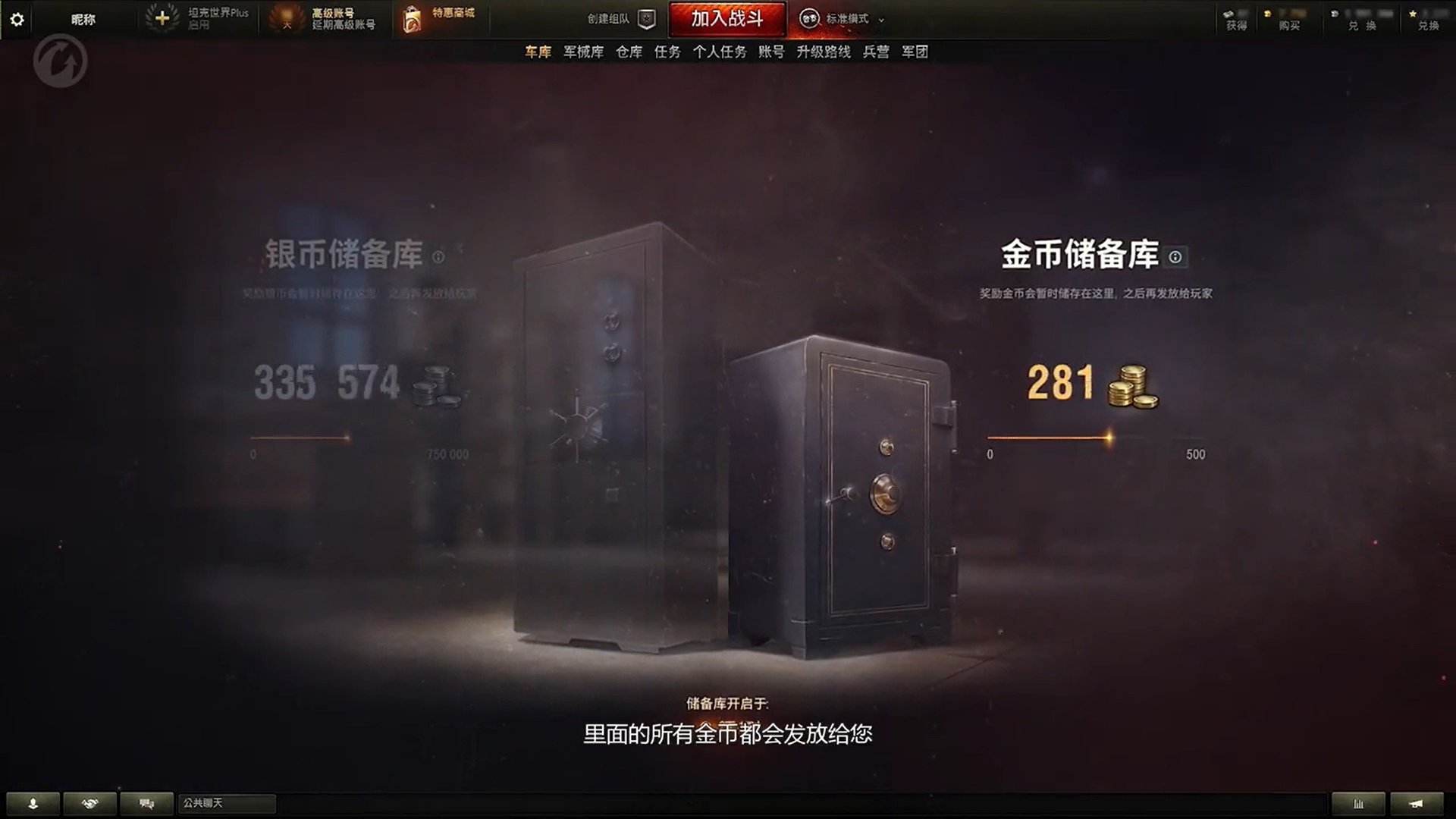Open the 任务 missions tab
This screenshot has width=1456, height=819.
tap(666, 52)
